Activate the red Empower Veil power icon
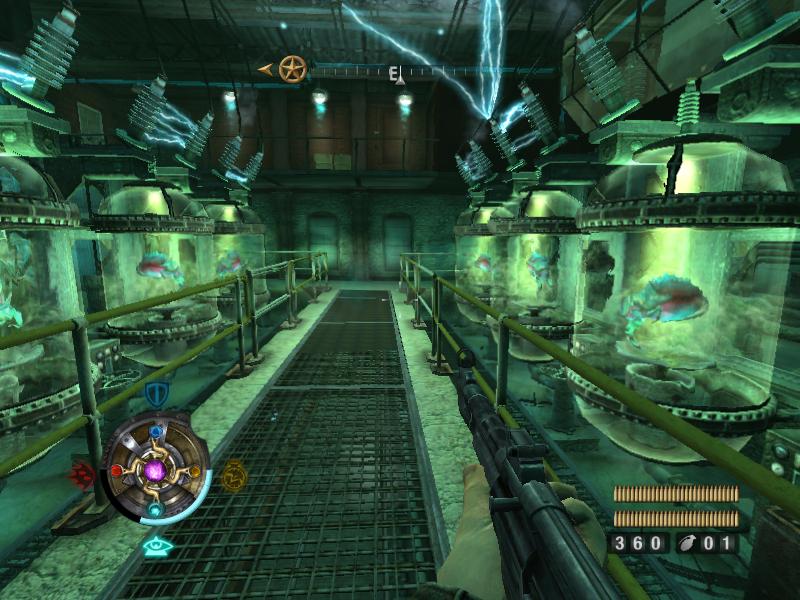The height and width of the screenshot is (600, 800). (82, 472)
